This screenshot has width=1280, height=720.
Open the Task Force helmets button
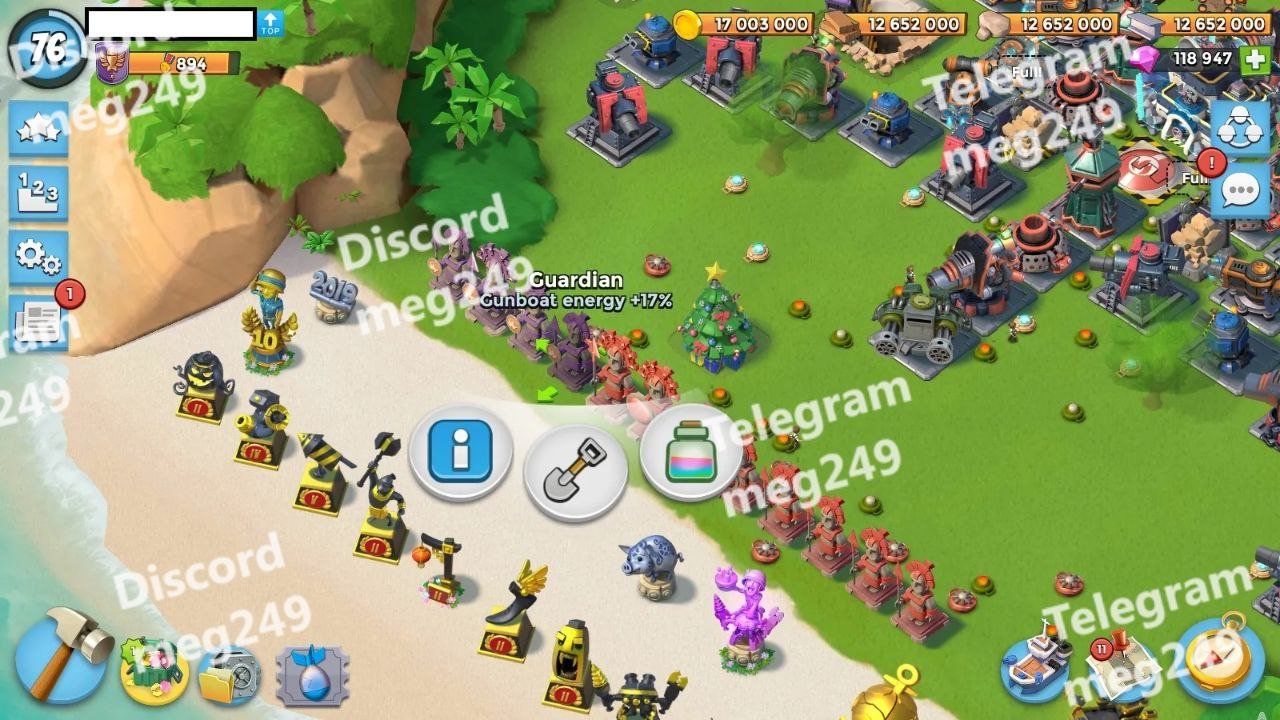coord(1240,128)
